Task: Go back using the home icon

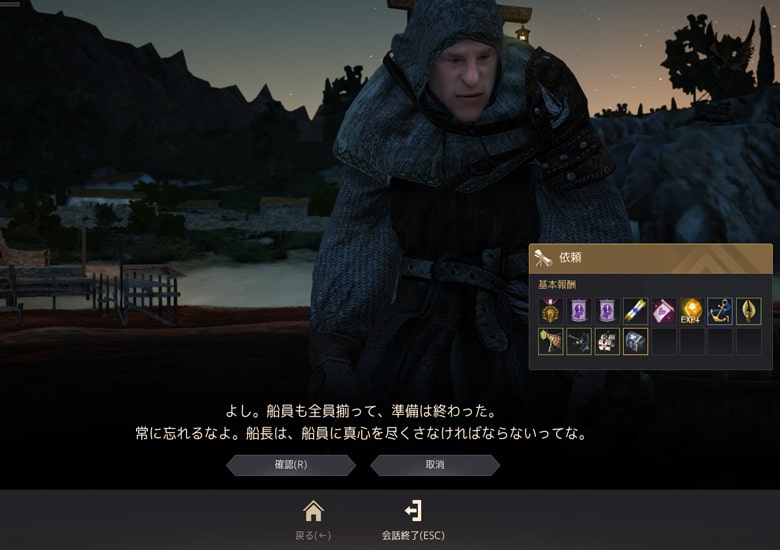Action: [313, 512]
